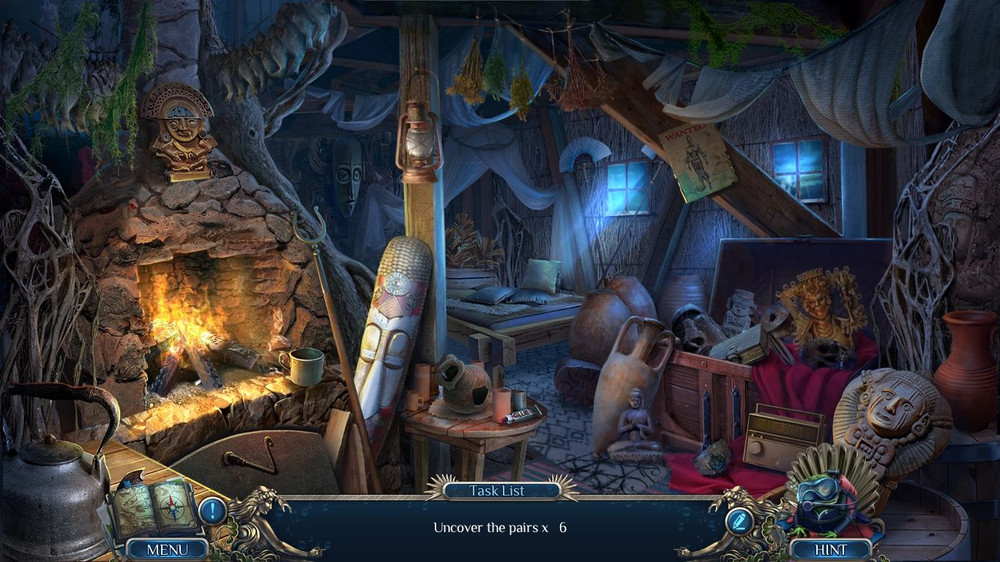Click the blue exclamation mark icon
The width and height of the screenshot is (1000, 562).
click(x=212, y=511)
